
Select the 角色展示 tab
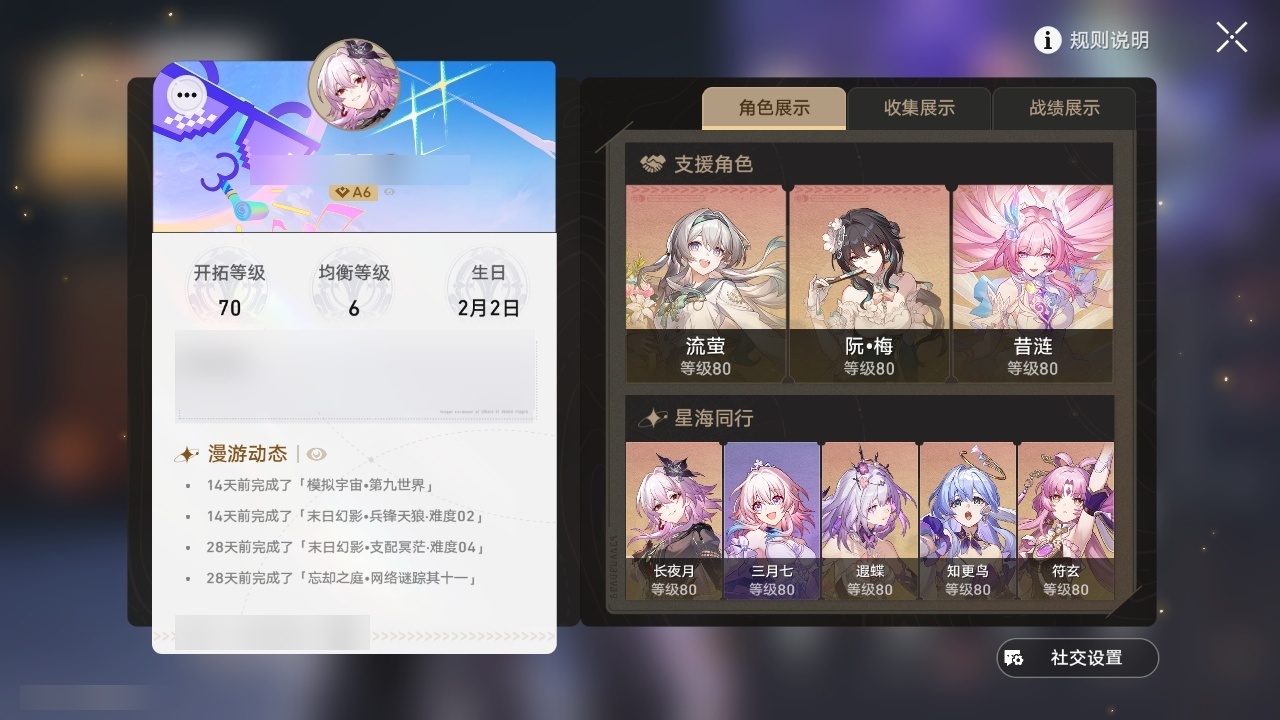point(774,108)
